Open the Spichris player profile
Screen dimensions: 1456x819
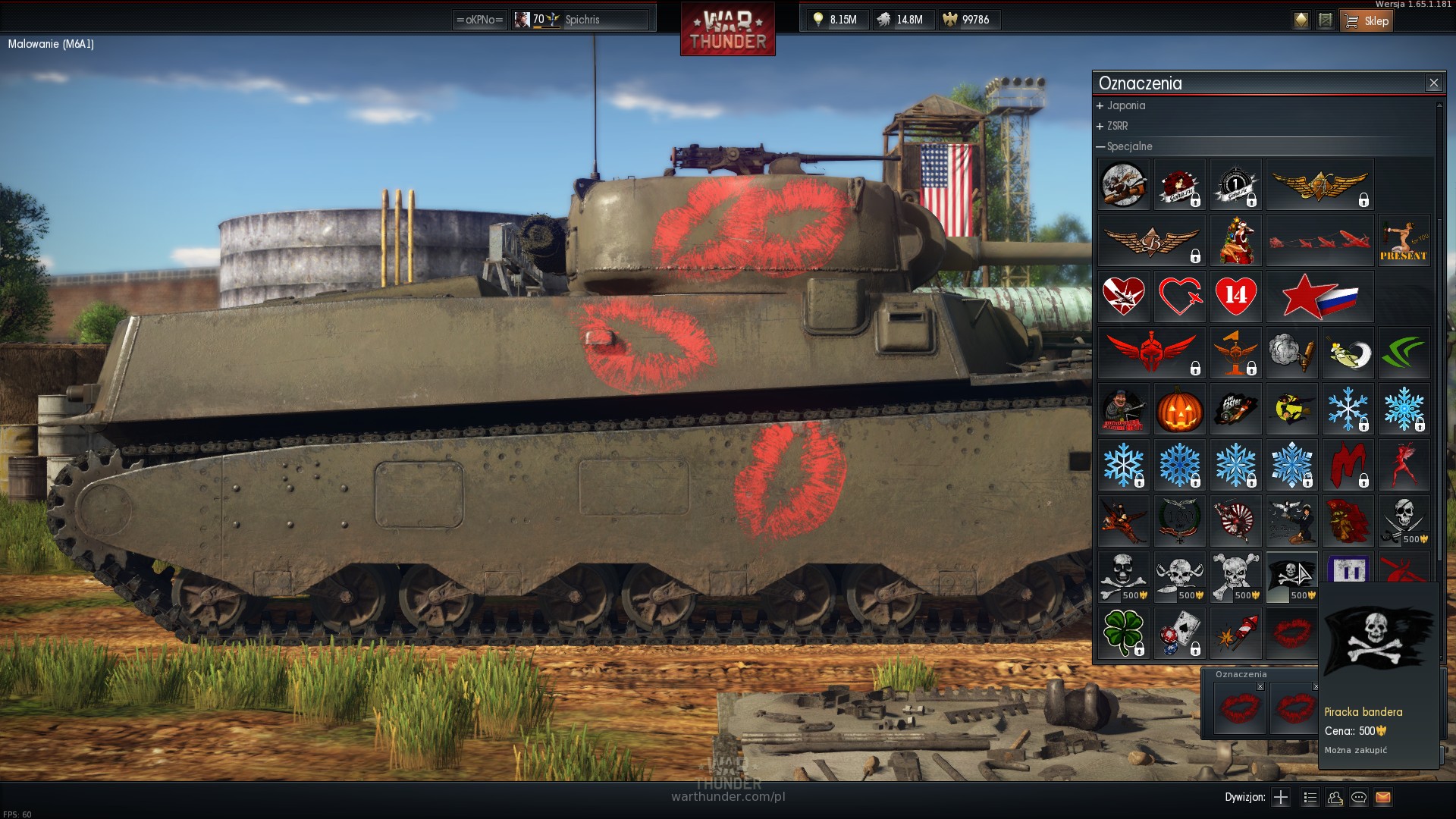click(x=581, y=20)
